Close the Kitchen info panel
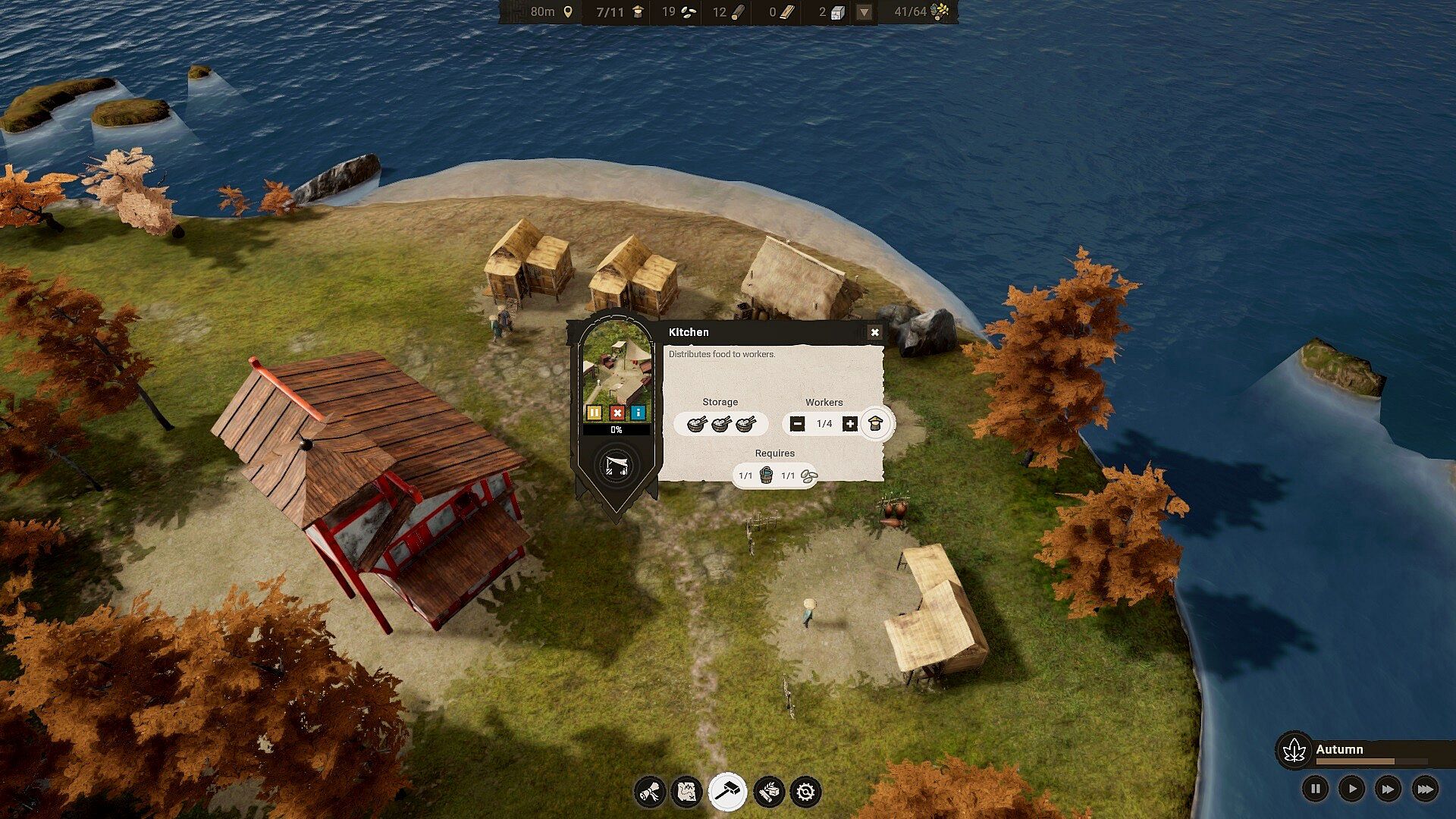 874,332
